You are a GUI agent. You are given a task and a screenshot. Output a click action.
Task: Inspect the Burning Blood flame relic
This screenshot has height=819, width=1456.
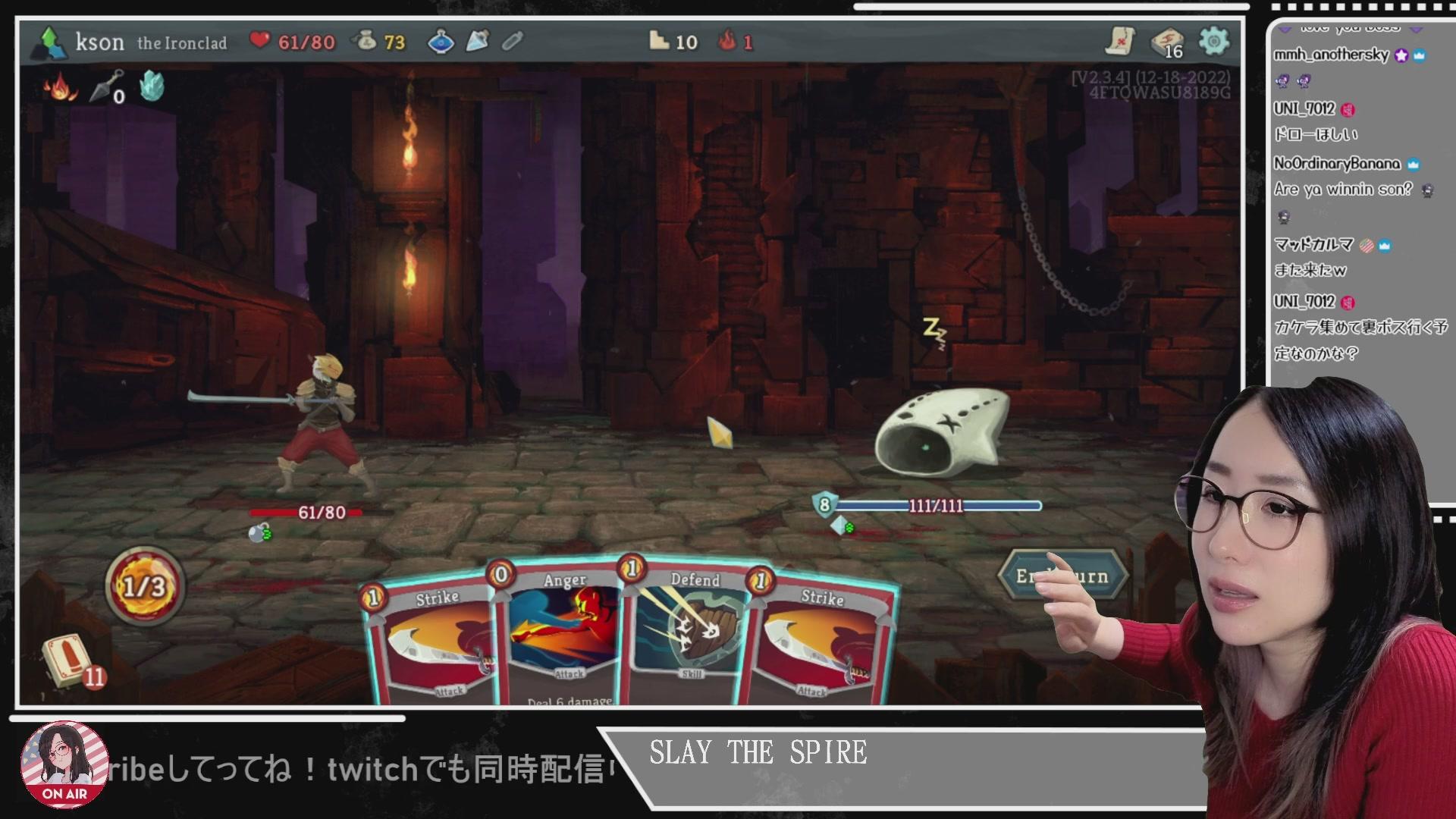(x=61, y=88)
